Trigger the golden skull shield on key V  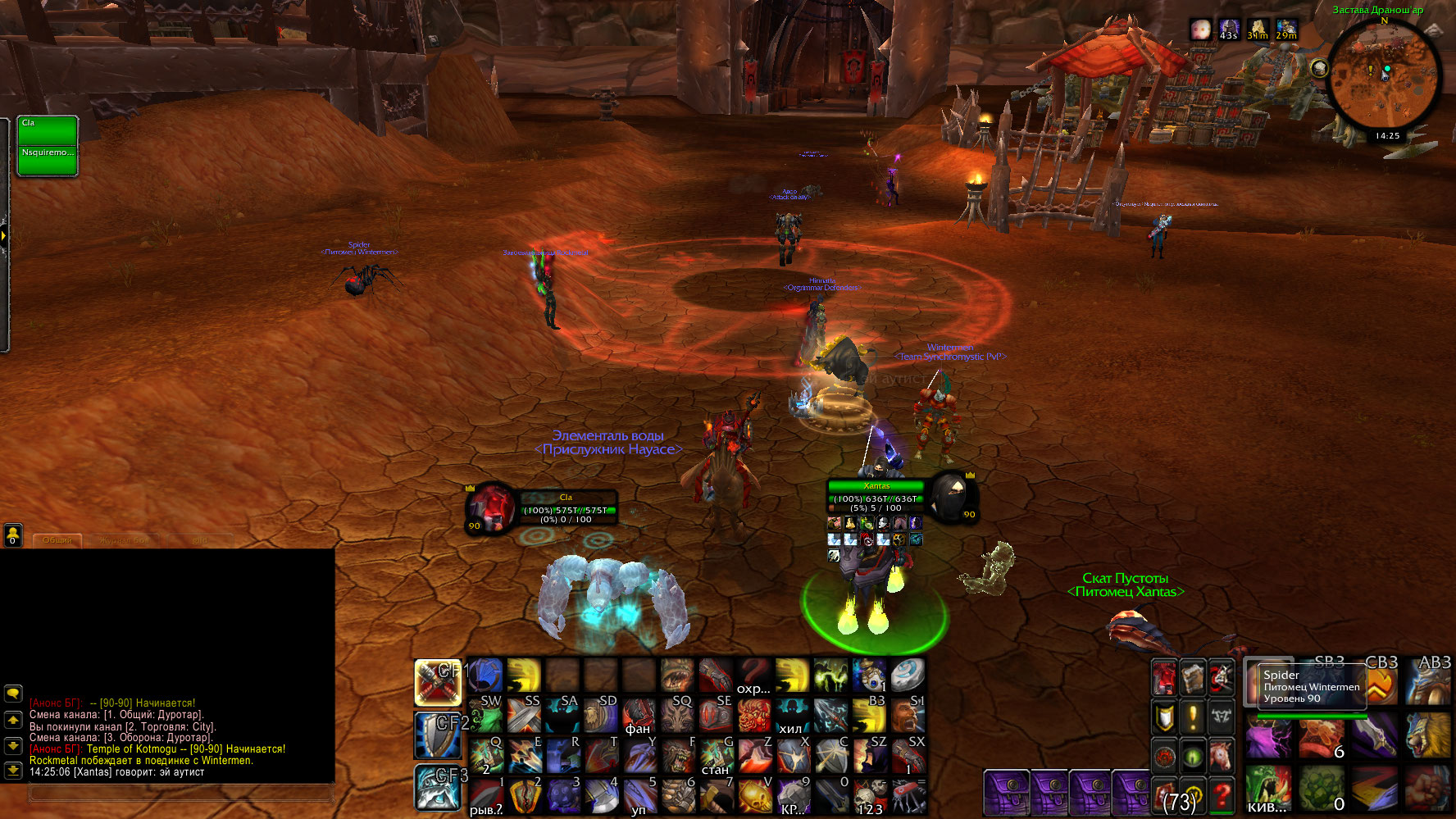[753, 795]
